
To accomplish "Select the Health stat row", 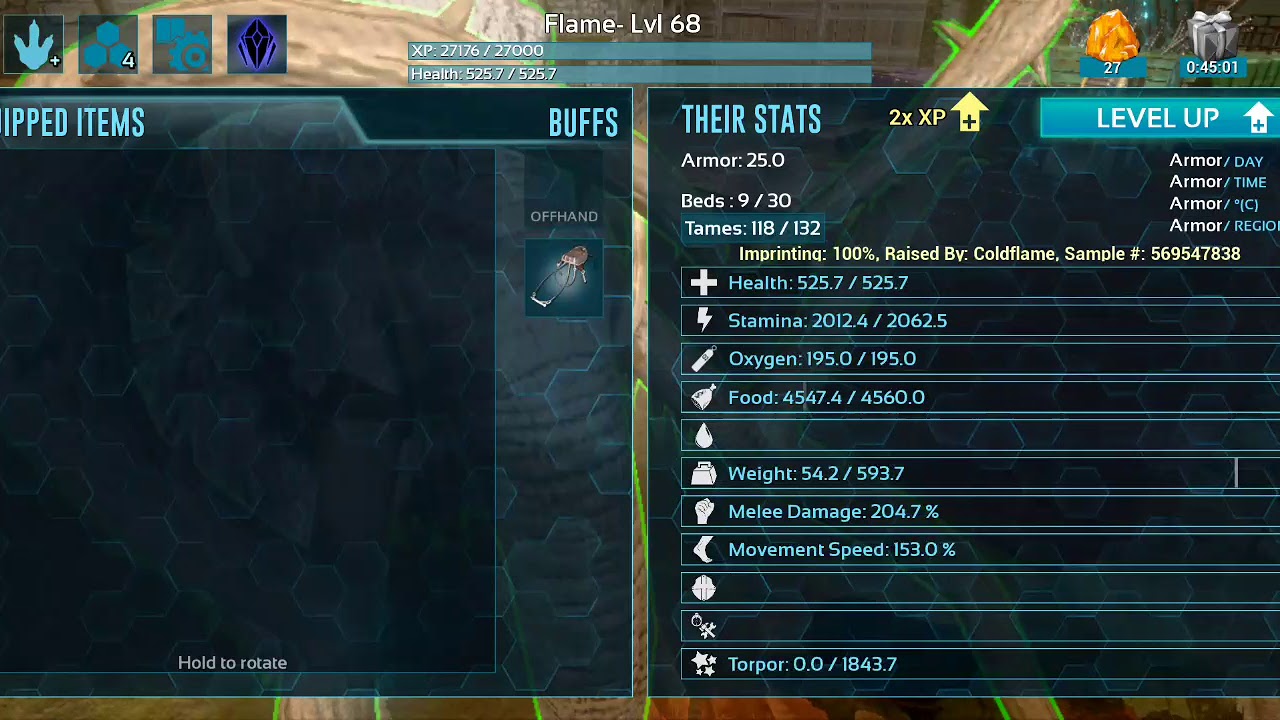I will [980, 283].
